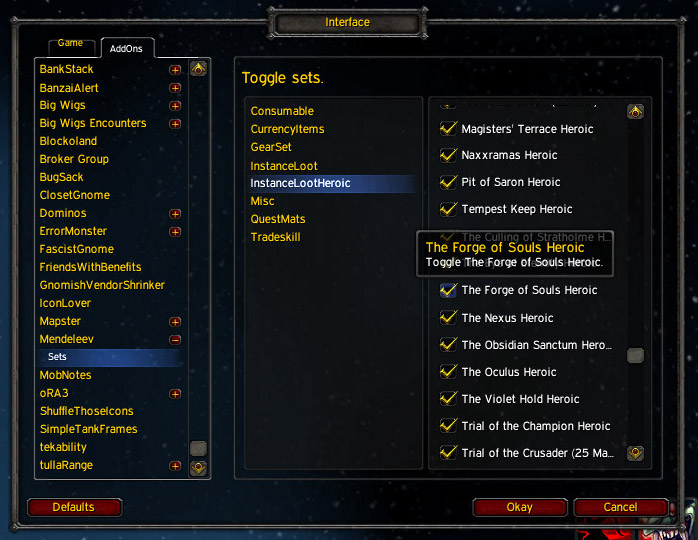The image size is (698, 540).
Task: Click the Okay button
Action: point(519,507)
